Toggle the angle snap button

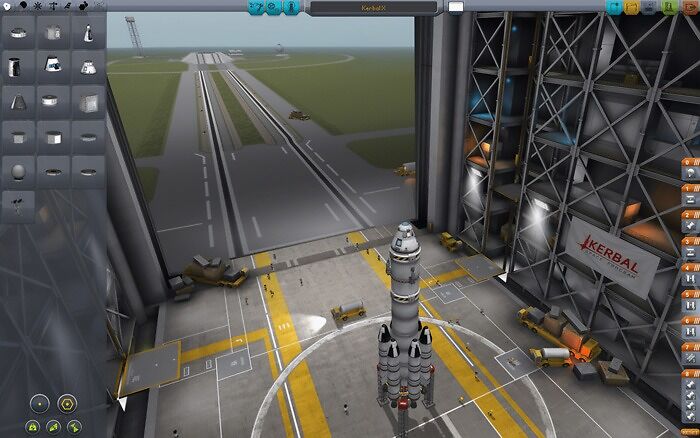pyautogui.click(x=67, y=404)
